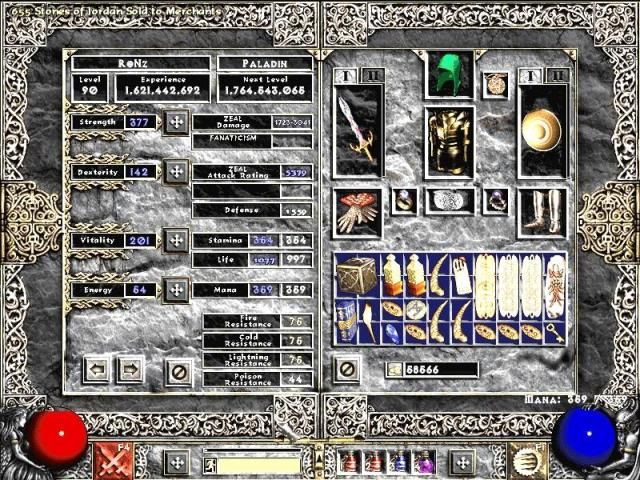The height and width of the screenshot is (480, 640).
Task: Open the left-hand skill icon selector
Action: (x=110, y=460)
